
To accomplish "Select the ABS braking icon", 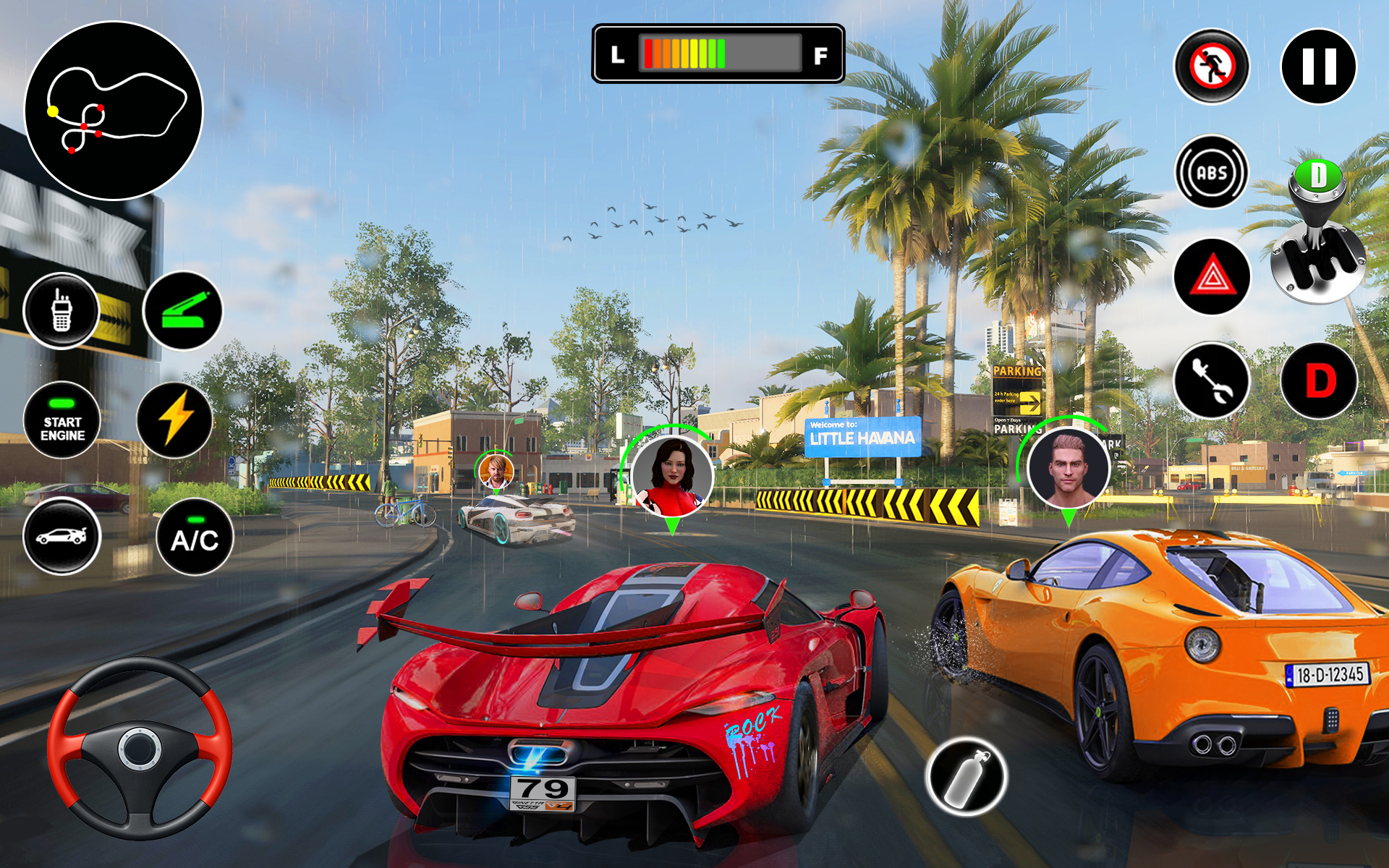I will 1211,172.
